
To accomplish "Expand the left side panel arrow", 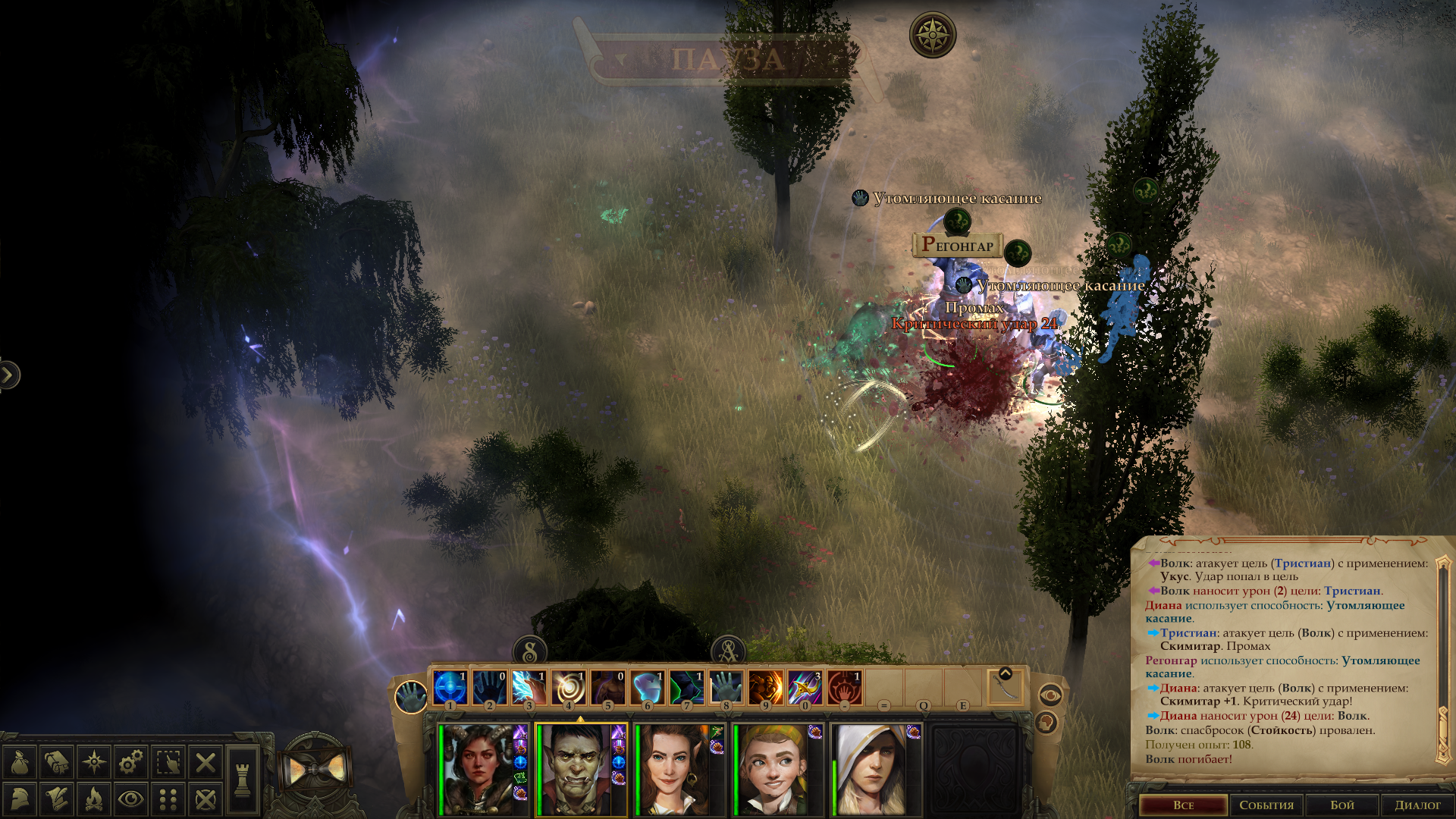I will point(8,375).
